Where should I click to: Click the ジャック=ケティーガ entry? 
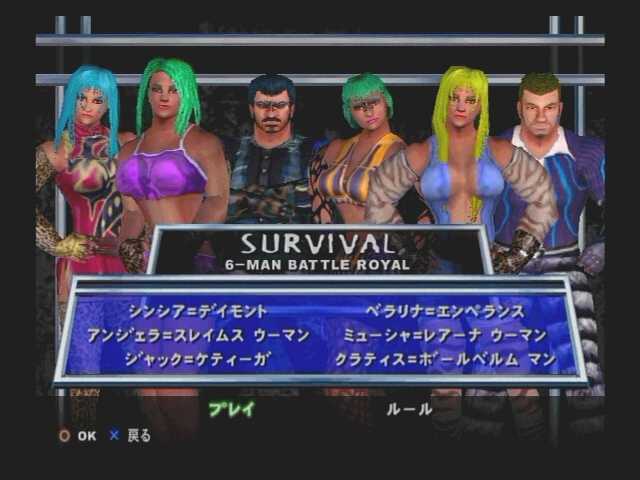198,359
